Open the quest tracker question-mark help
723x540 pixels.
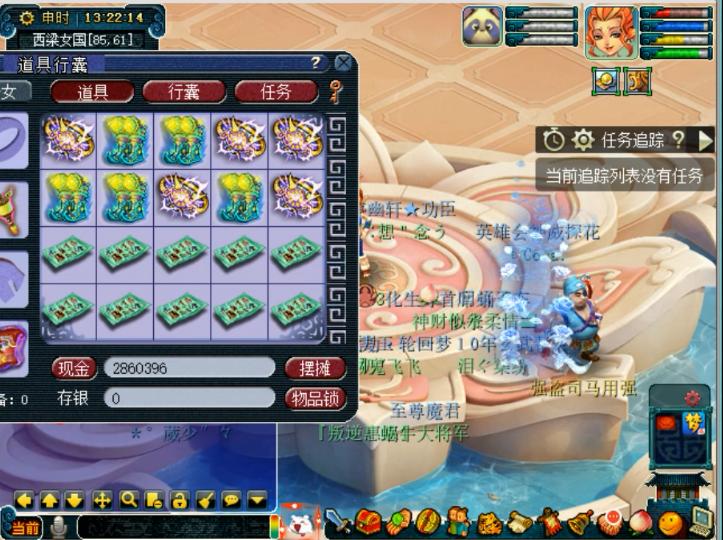[x=678, y=140]
